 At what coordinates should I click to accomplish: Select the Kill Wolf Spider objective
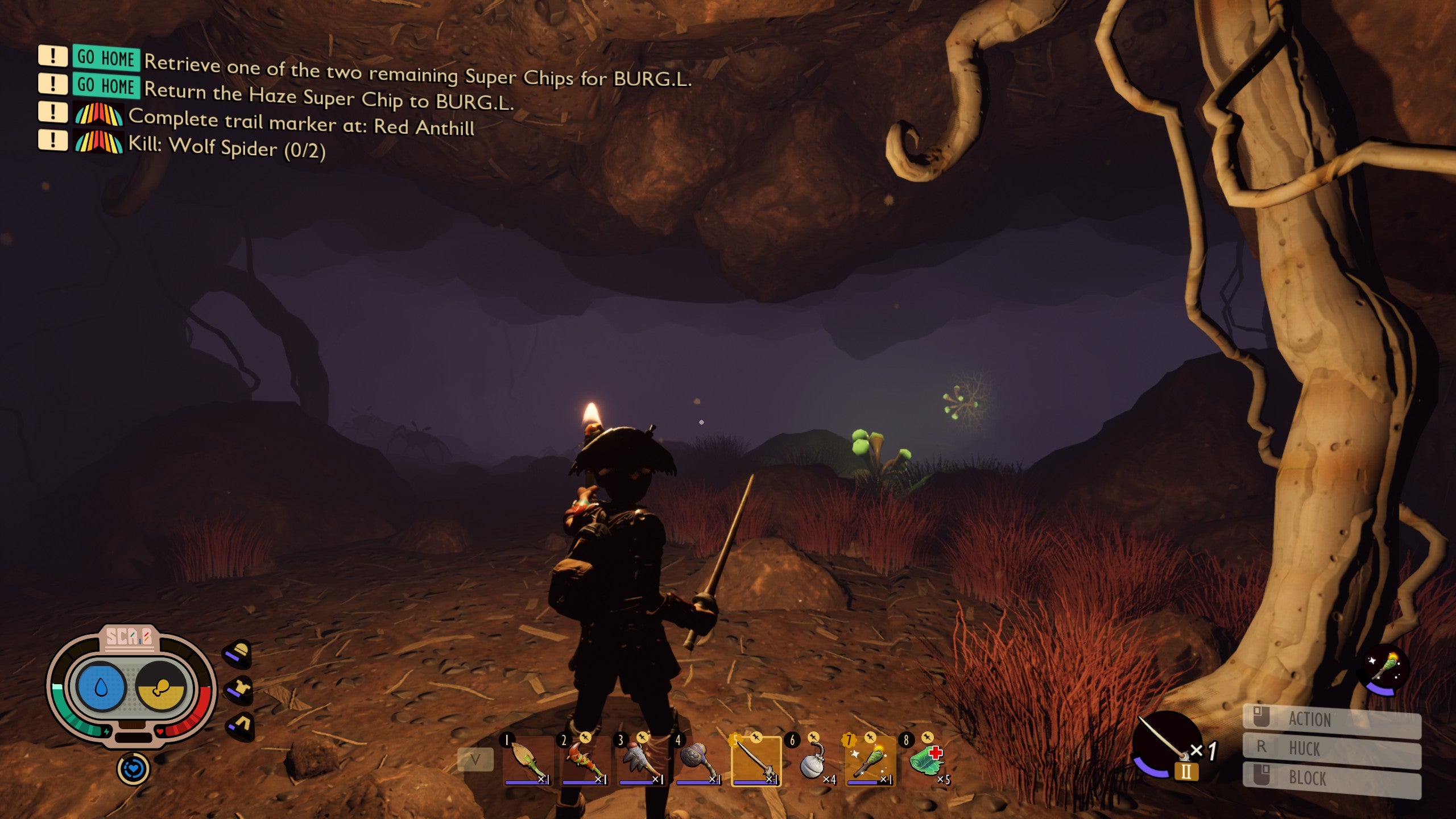[226, 147]
